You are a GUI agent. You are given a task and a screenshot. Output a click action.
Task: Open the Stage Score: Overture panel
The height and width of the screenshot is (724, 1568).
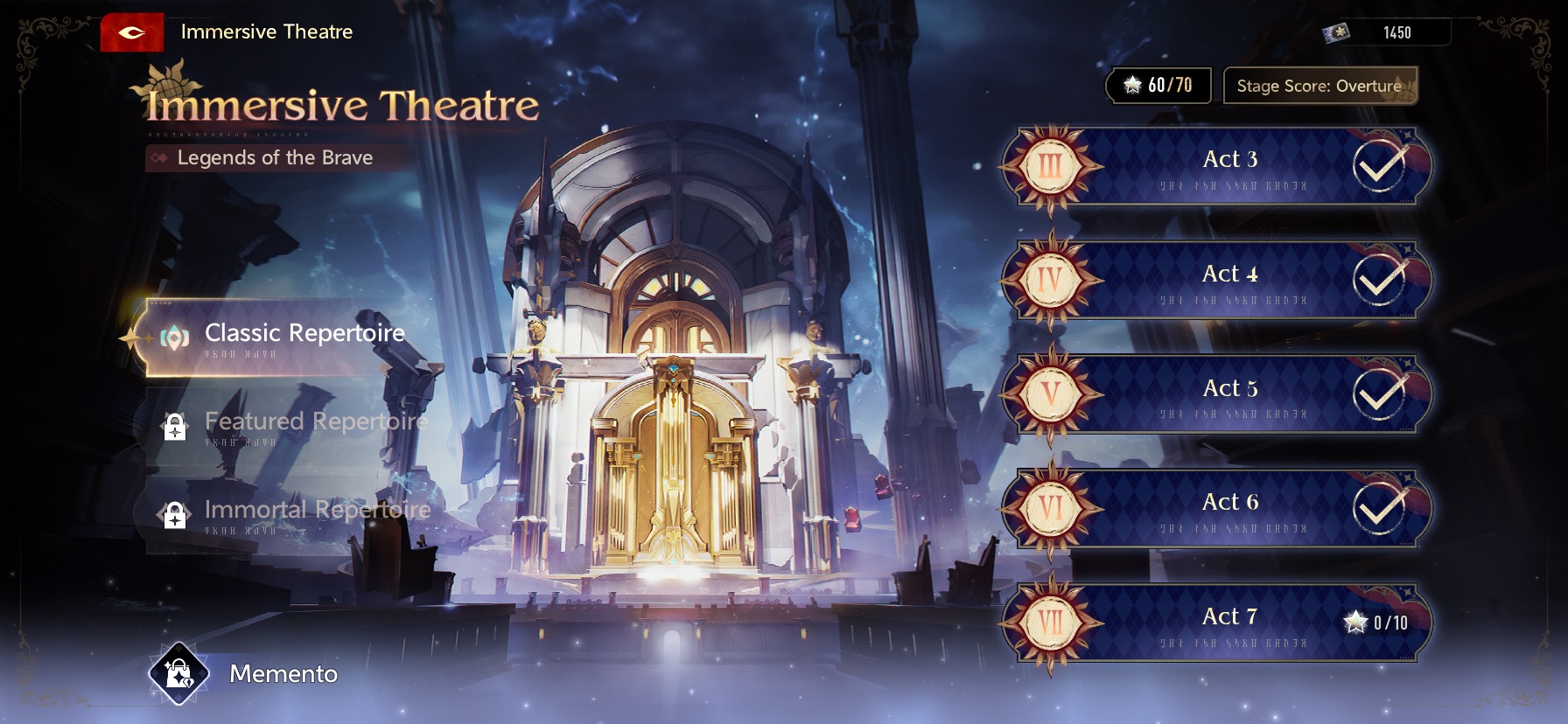coord(1319,86)
